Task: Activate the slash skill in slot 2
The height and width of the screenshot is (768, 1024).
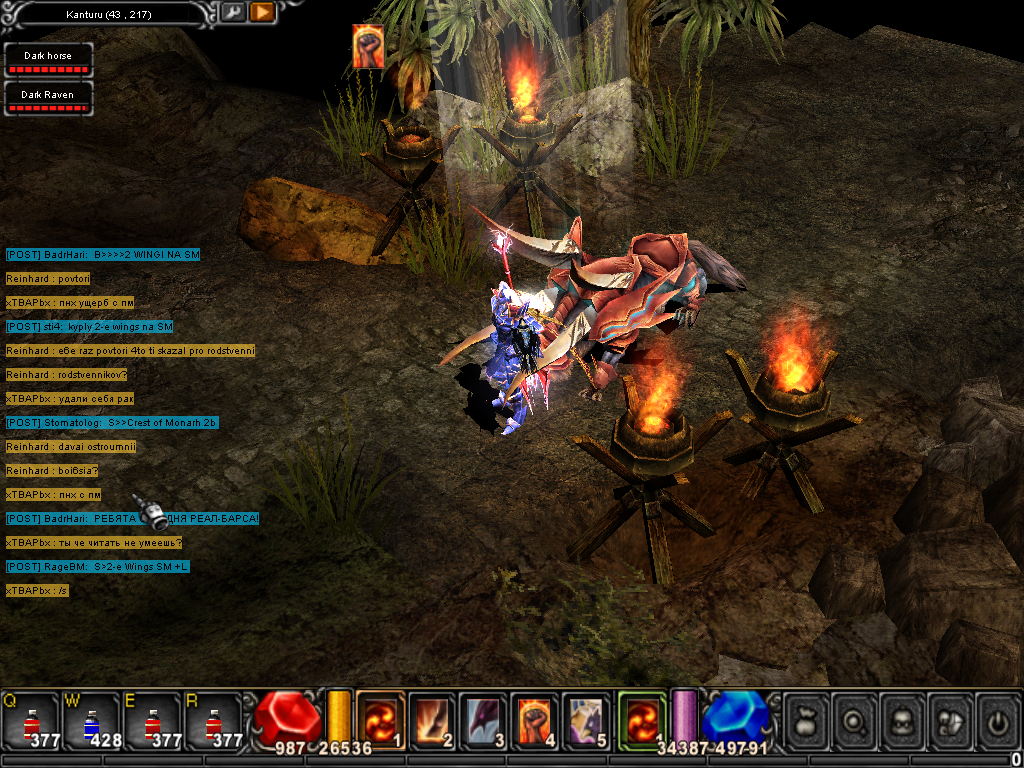Action: [x=433, y=718]
